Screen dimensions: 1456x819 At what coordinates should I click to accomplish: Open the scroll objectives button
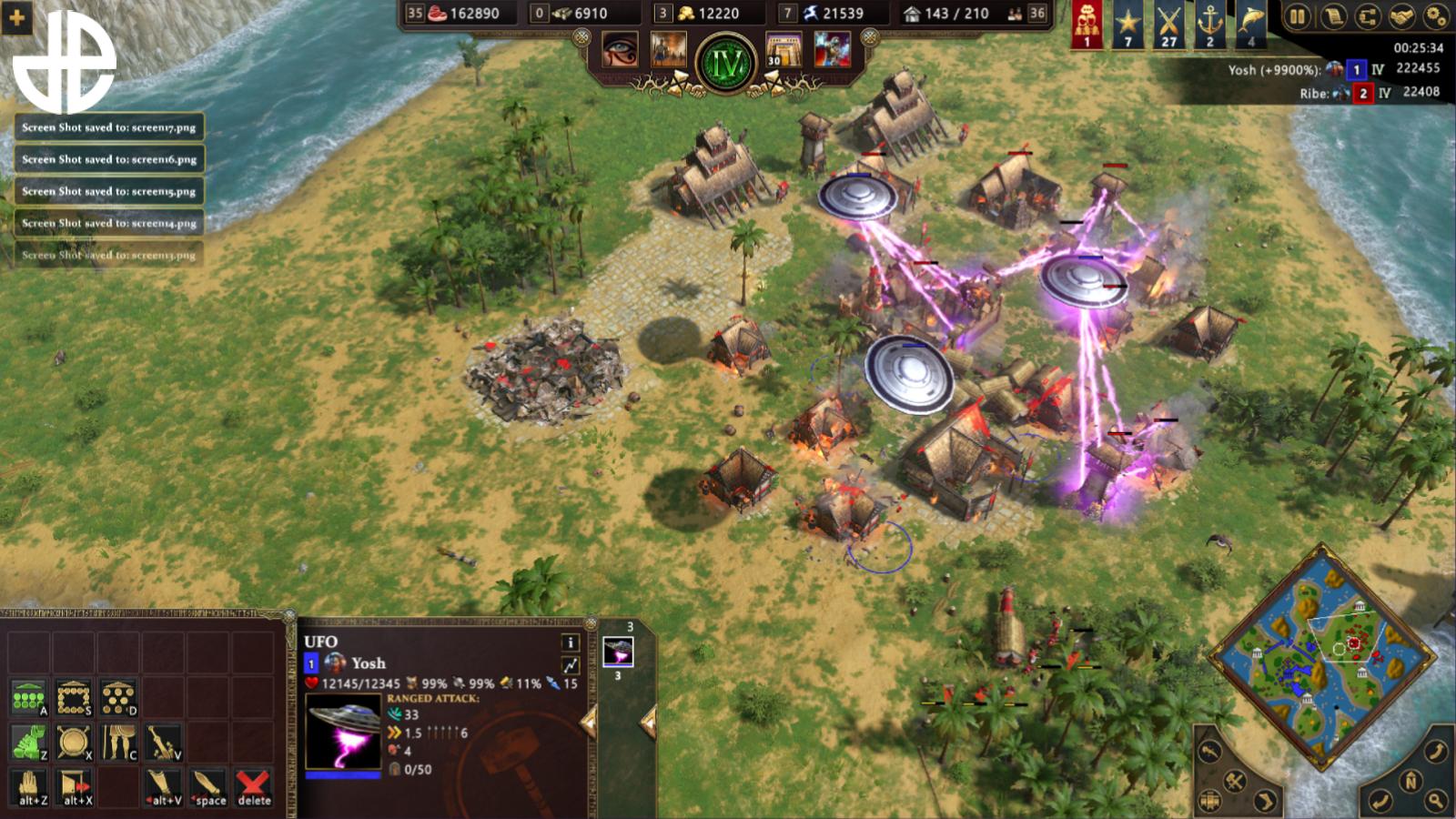[1331, 16]
